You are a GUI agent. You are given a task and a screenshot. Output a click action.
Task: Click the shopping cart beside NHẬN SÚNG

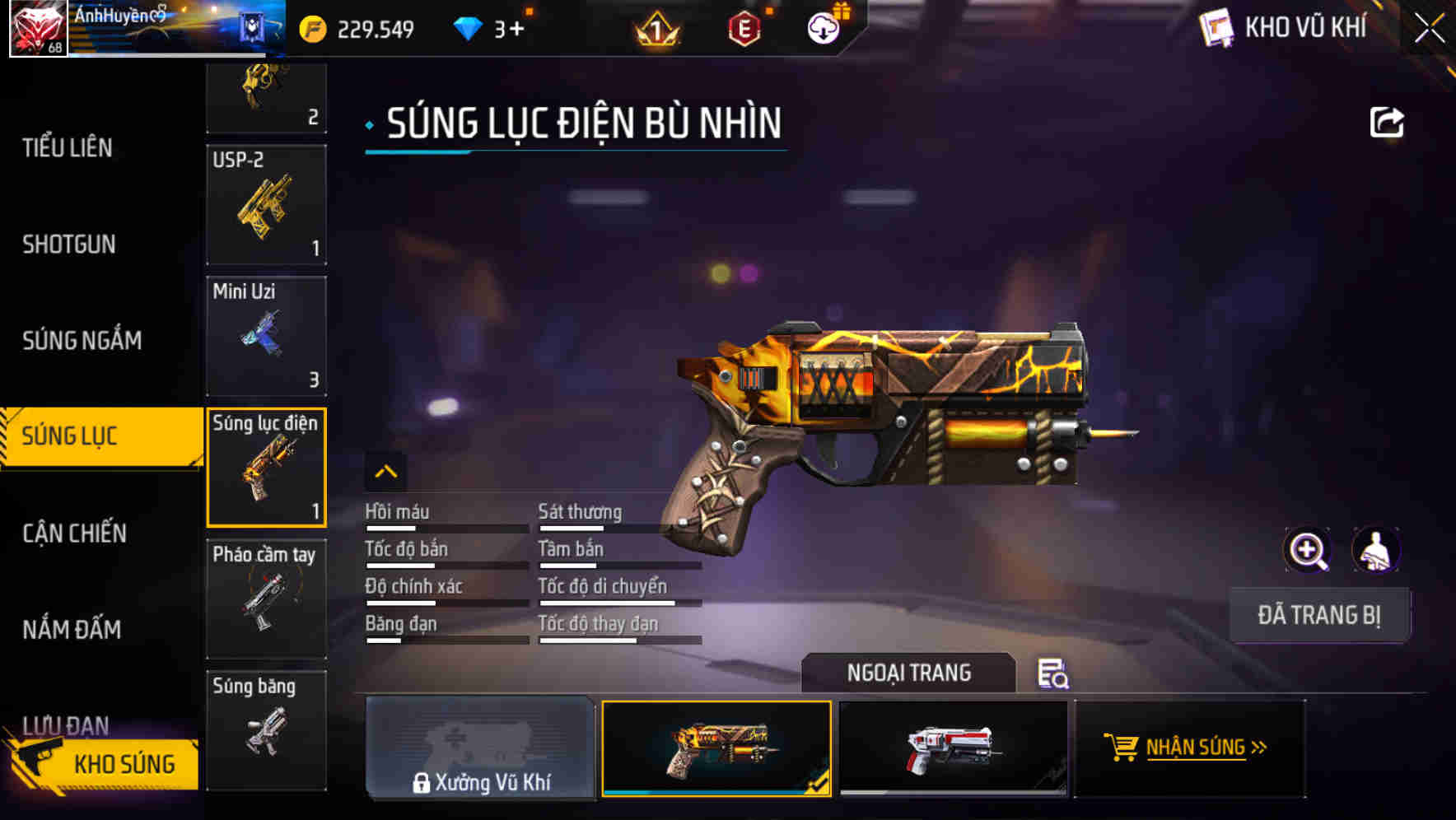(x=1122, y=748)
